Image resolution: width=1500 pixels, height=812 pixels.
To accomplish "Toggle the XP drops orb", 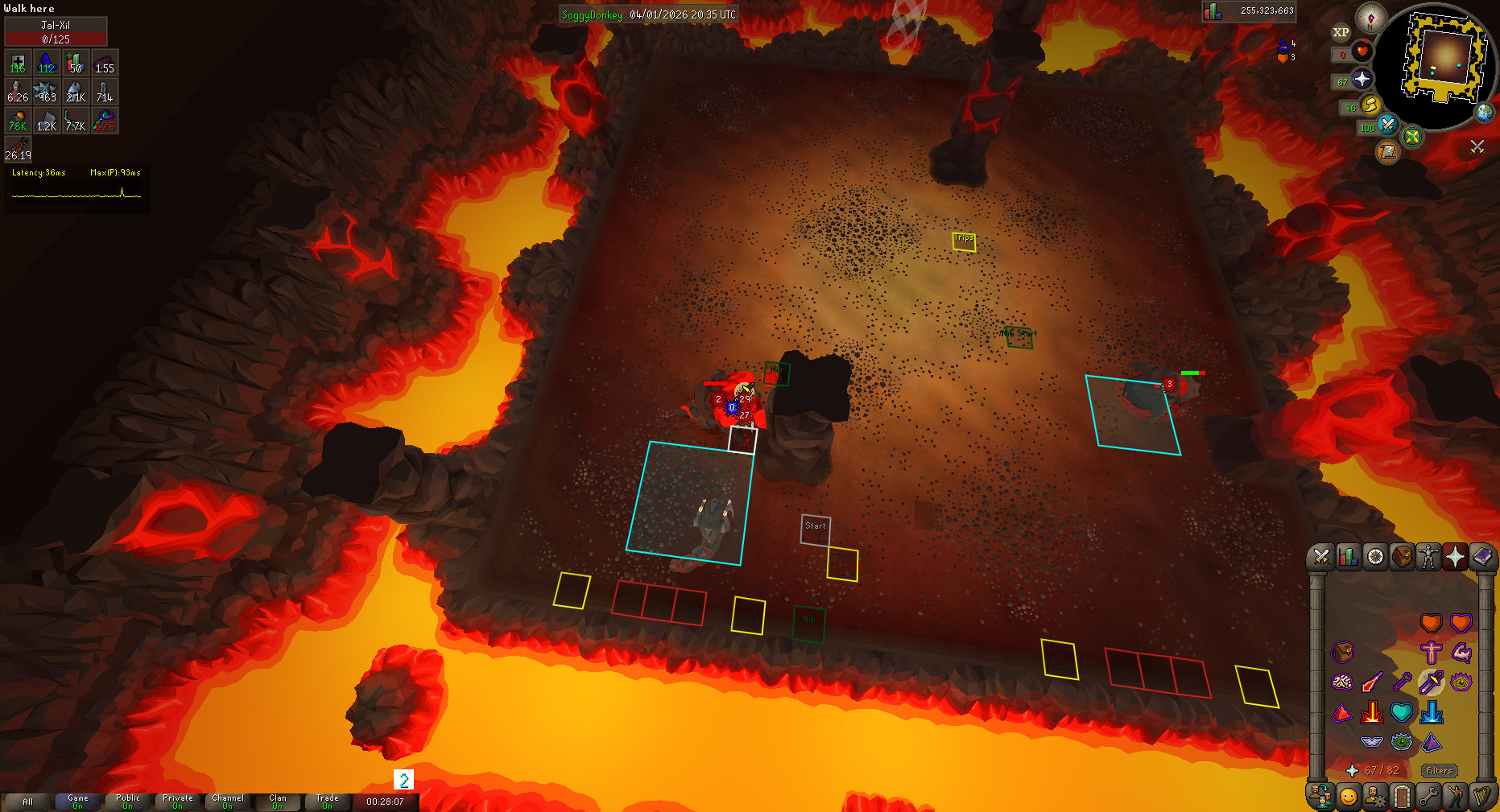I will coord(1341,32).
